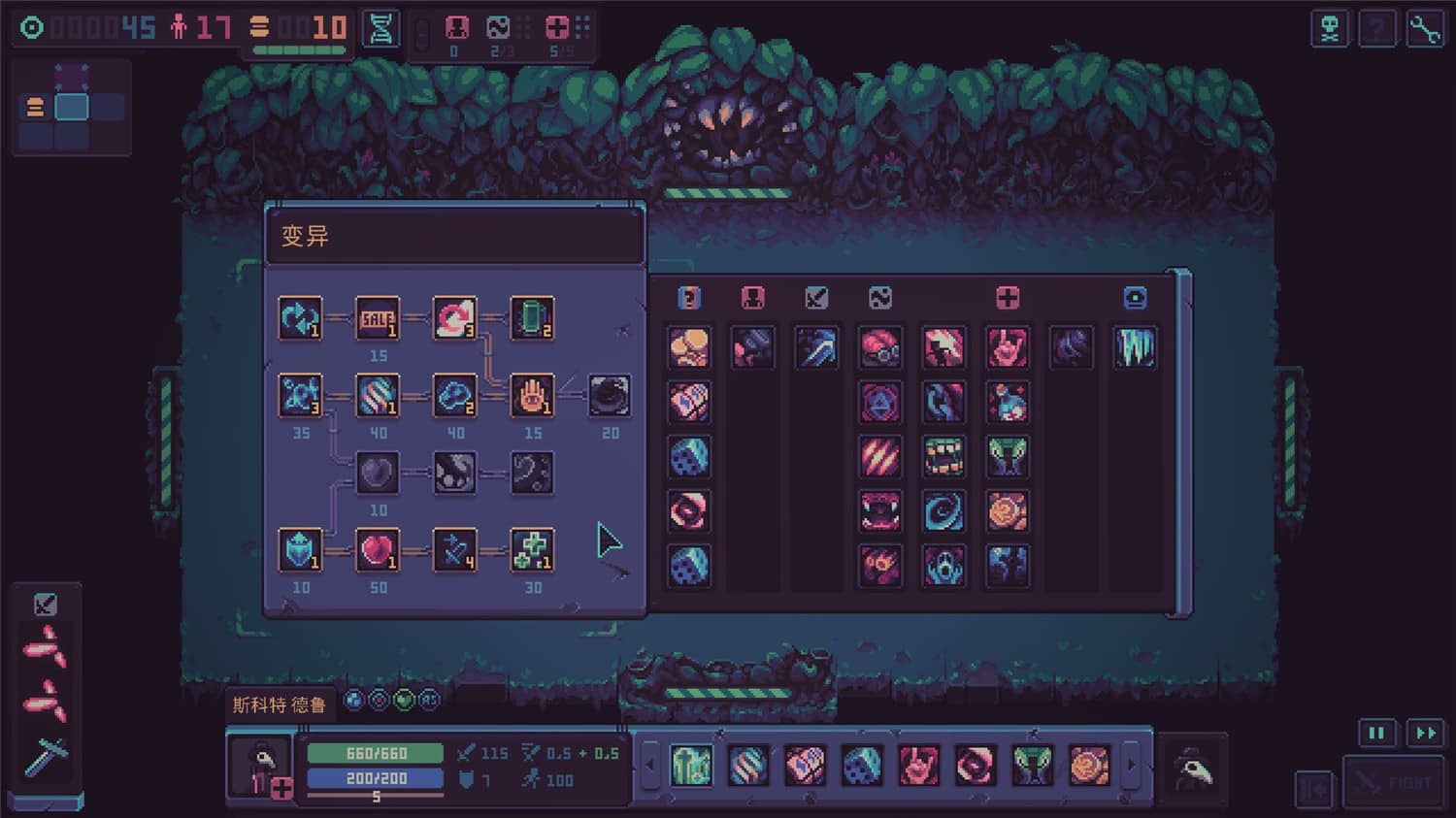The width and height of the screenshot is (1456, 818).
Task: Toggle the plus filter tab in the item panel
Action: (x=1008, y=298)
